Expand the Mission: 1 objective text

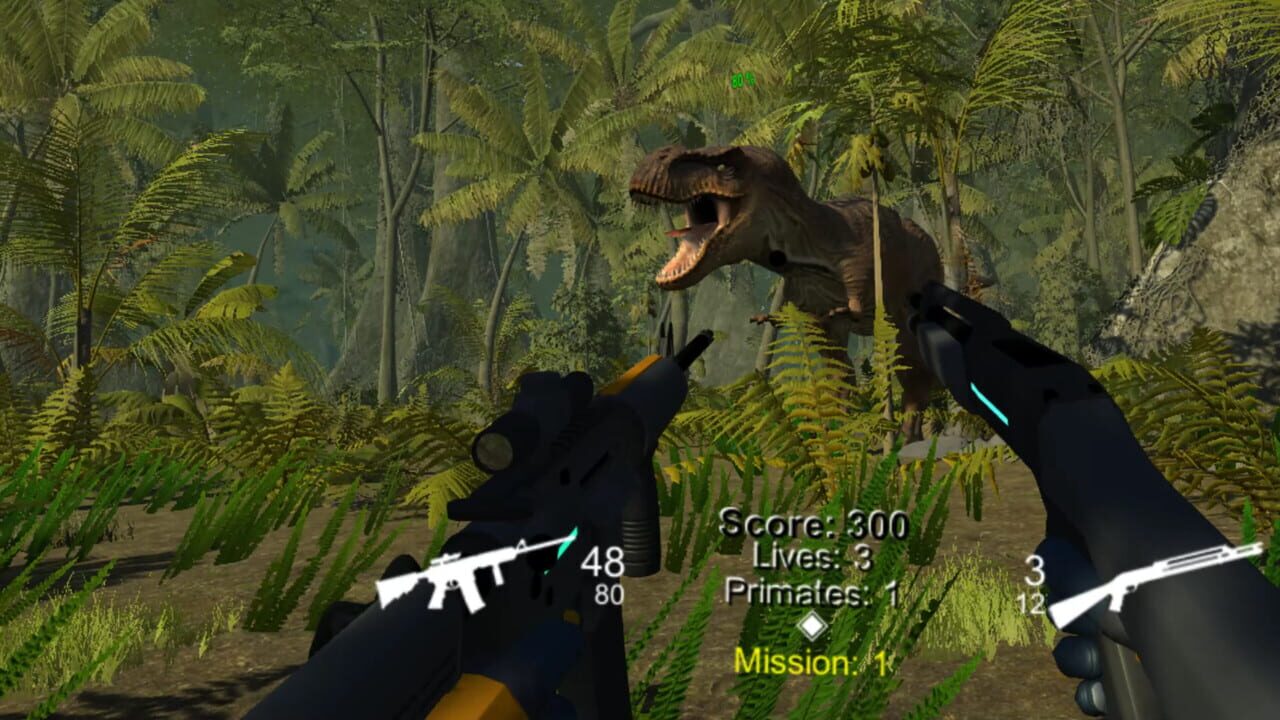pos(815,659)
